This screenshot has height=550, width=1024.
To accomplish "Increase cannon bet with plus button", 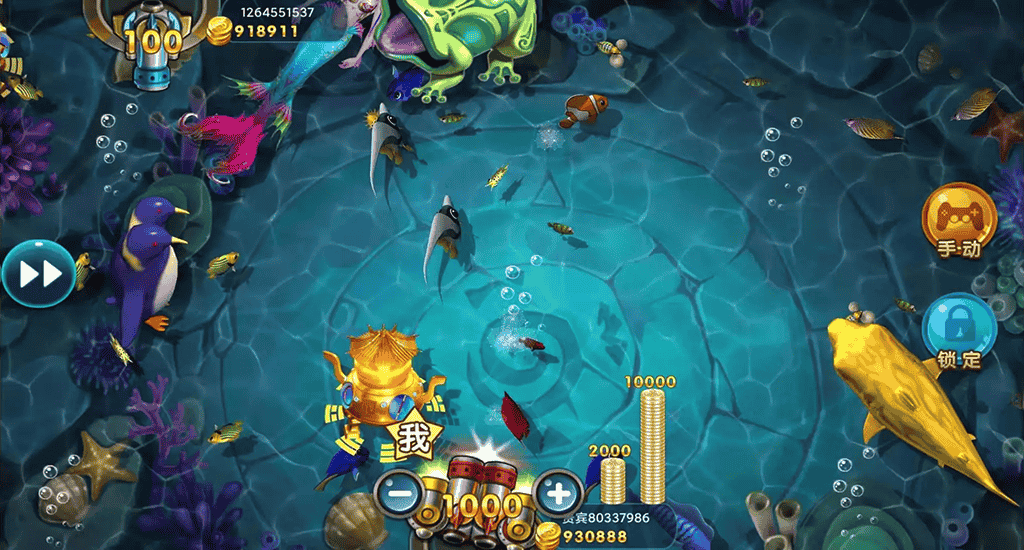I will click(x=559, y=492).
